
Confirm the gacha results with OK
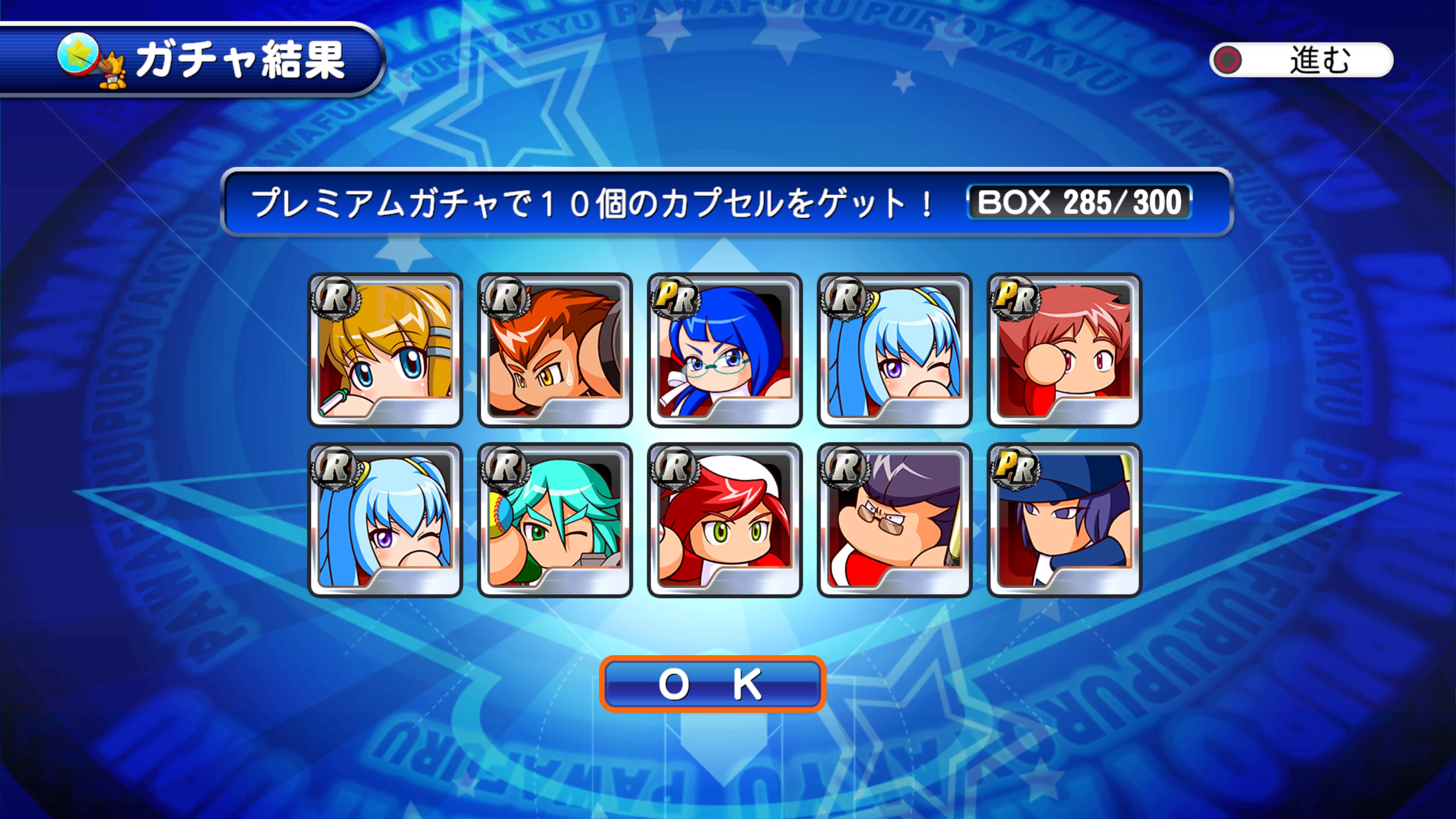(x=712, y=684)
